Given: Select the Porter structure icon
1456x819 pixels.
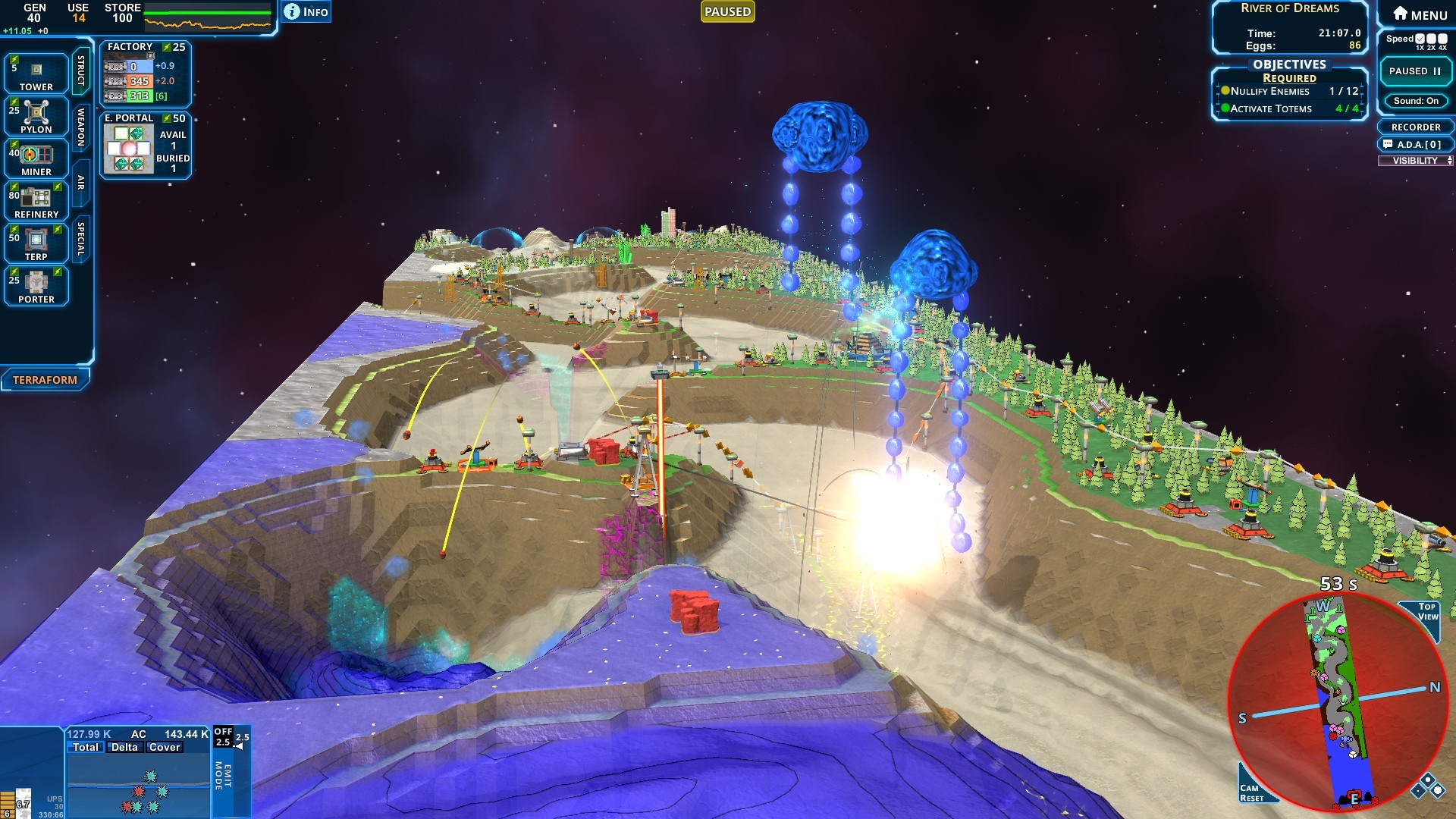Looking at the screenshot, I should (x=36, y=284).
